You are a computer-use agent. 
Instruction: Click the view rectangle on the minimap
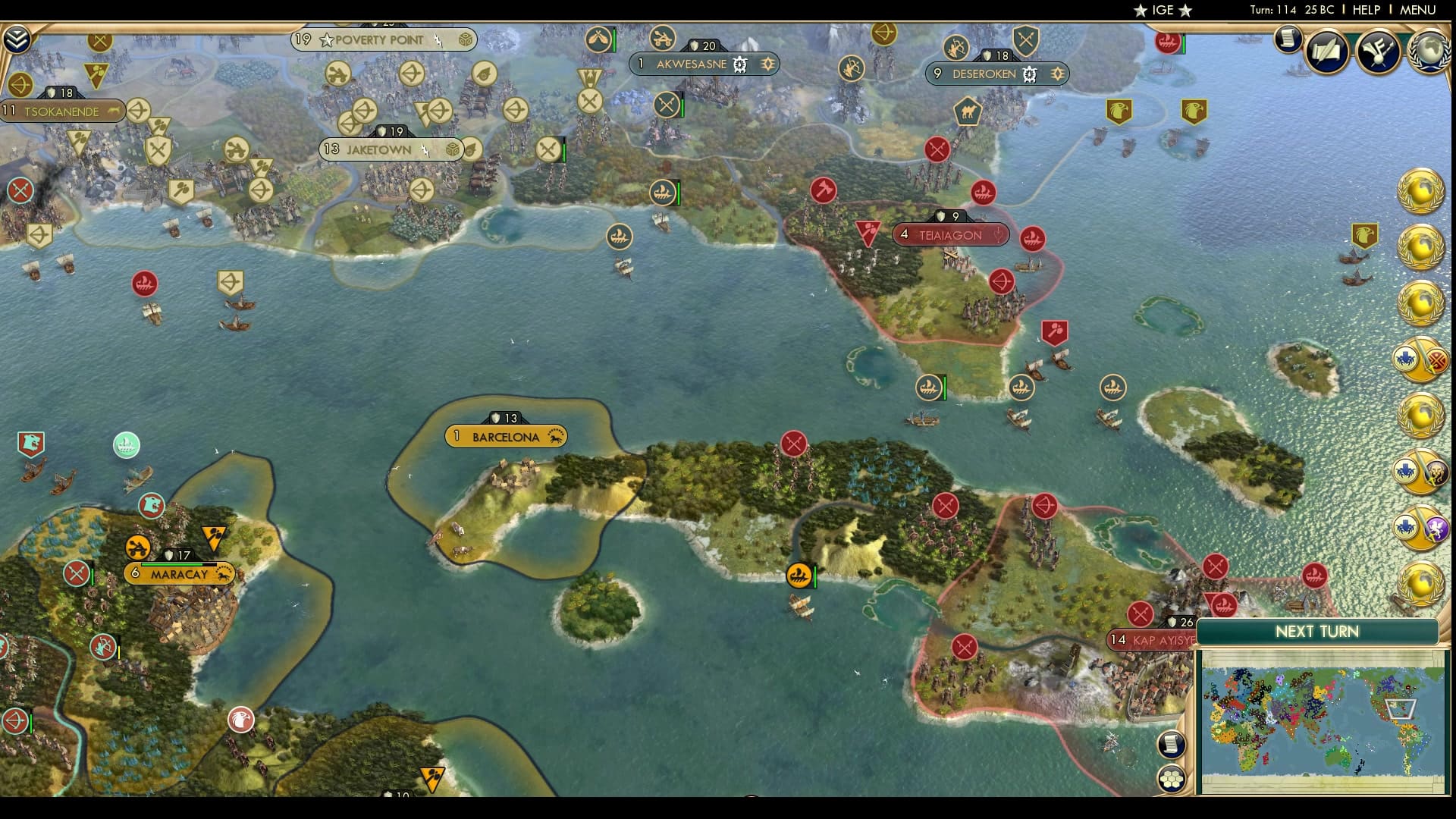point(1401,710)
